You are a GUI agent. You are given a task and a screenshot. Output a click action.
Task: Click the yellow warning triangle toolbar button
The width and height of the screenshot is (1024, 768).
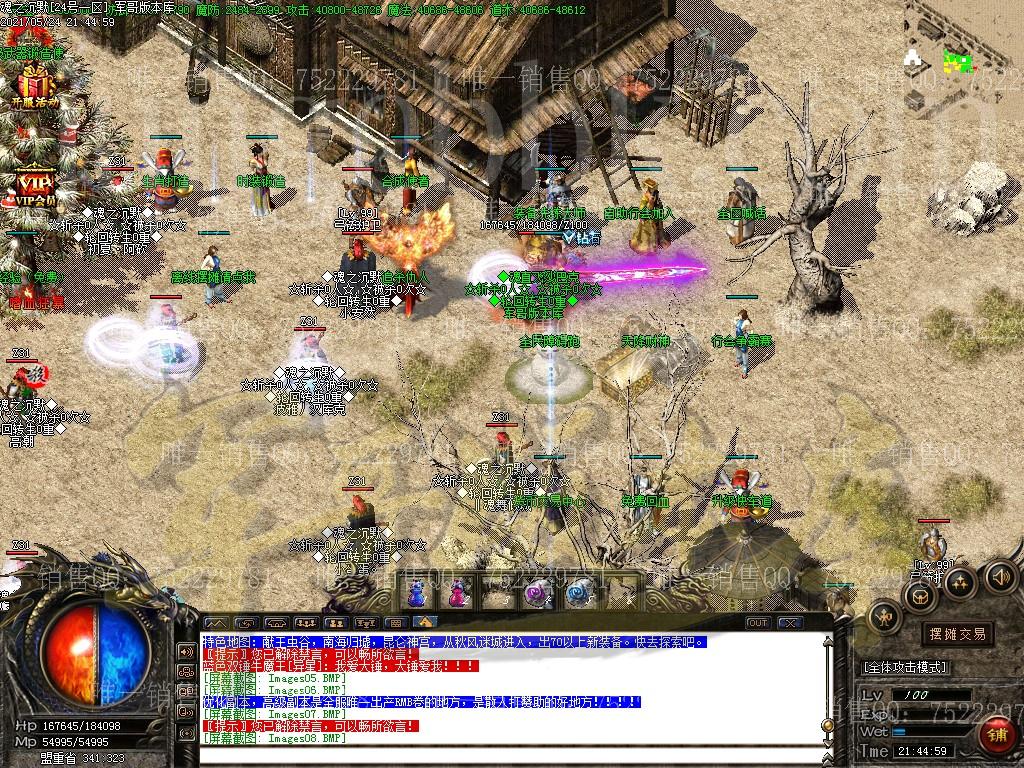click(x=425, y=623)
